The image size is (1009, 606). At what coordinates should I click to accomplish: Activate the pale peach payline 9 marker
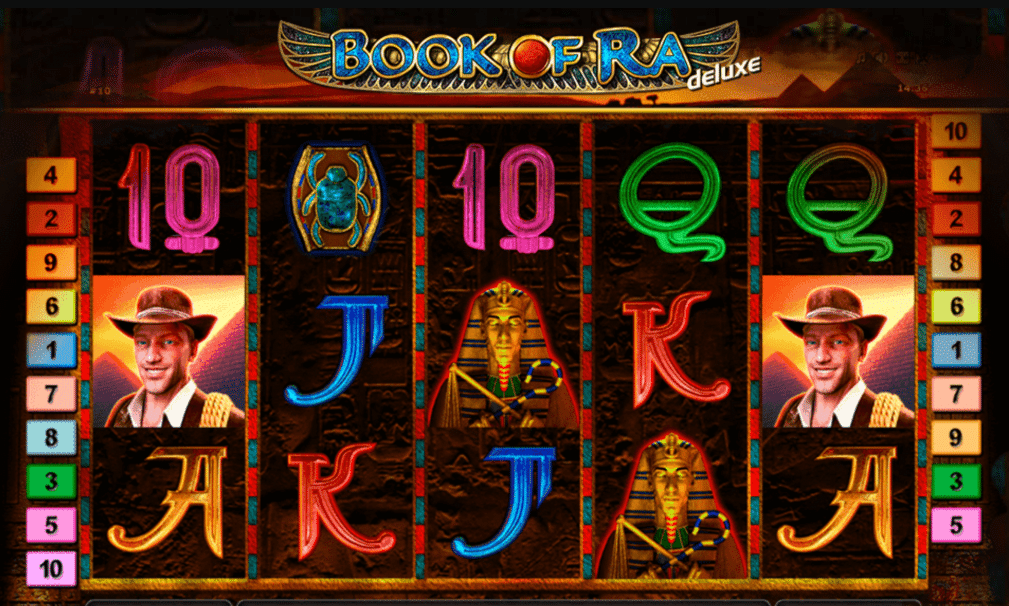[x=956, y=436]
